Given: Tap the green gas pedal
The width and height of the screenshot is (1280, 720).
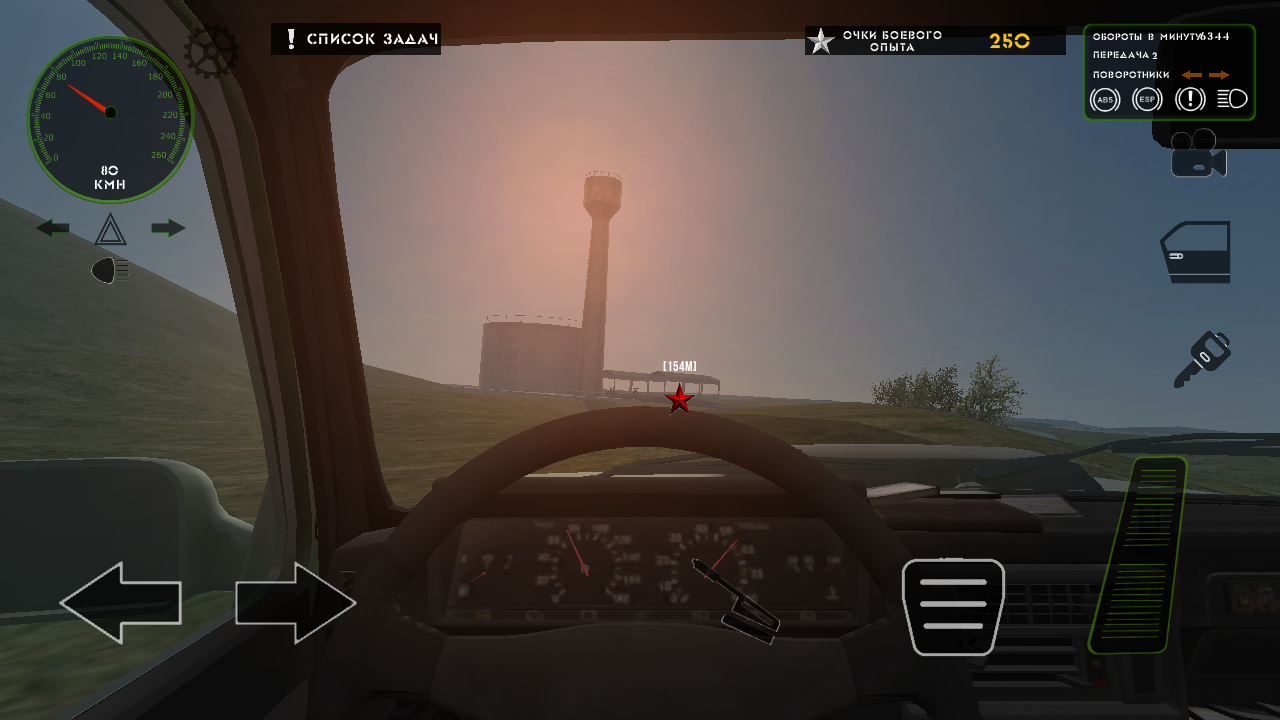Looking at the screenshot, I should (x=1138, y=555).
